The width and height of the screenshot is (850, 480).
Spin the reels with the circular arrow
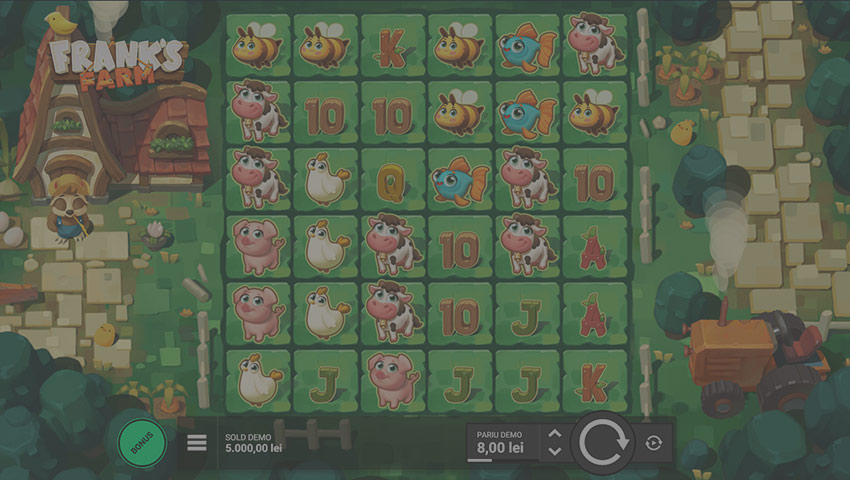pos(604,441)
